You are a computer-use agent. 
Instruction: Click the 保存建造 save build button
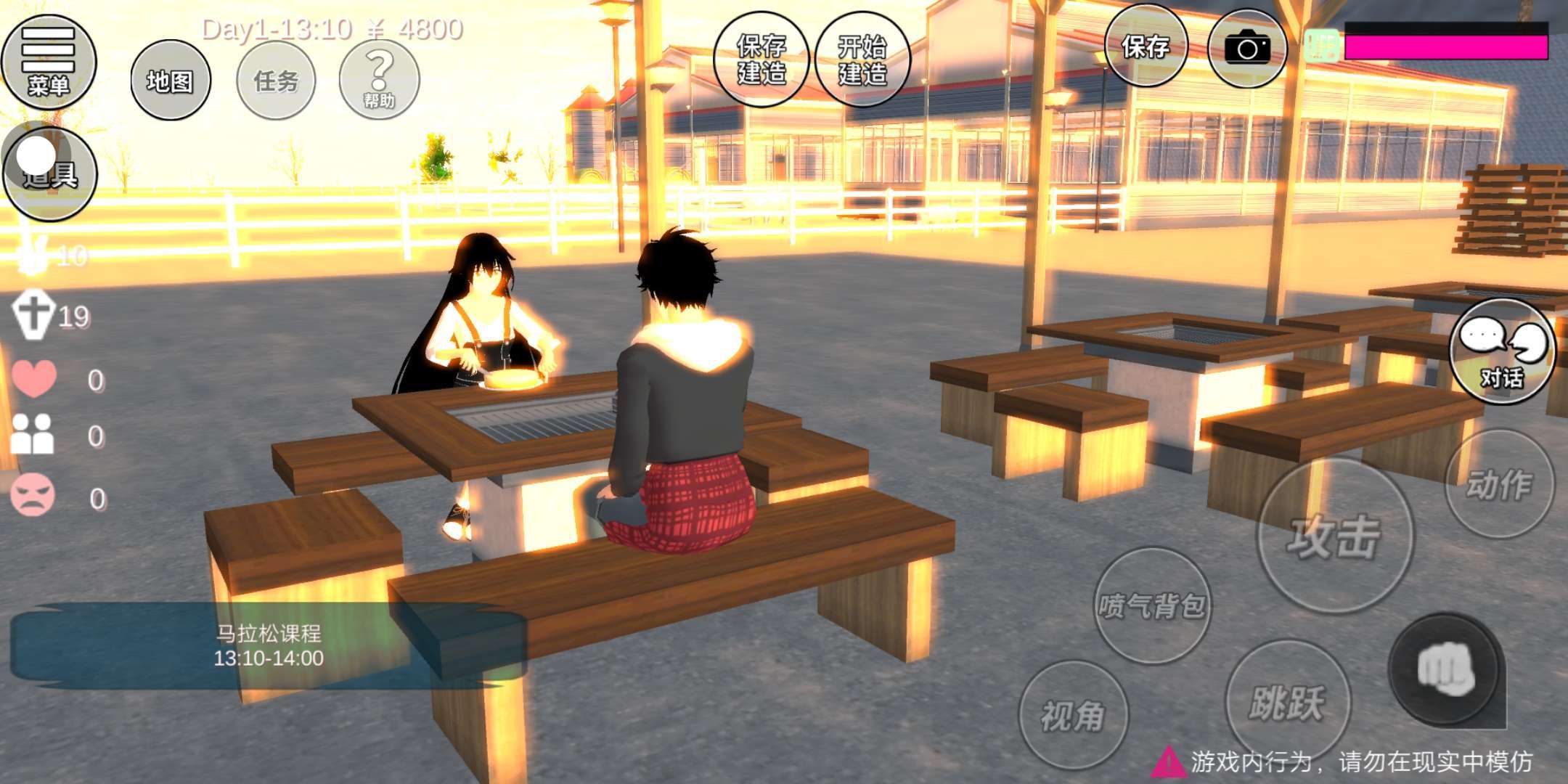(761, 60)
